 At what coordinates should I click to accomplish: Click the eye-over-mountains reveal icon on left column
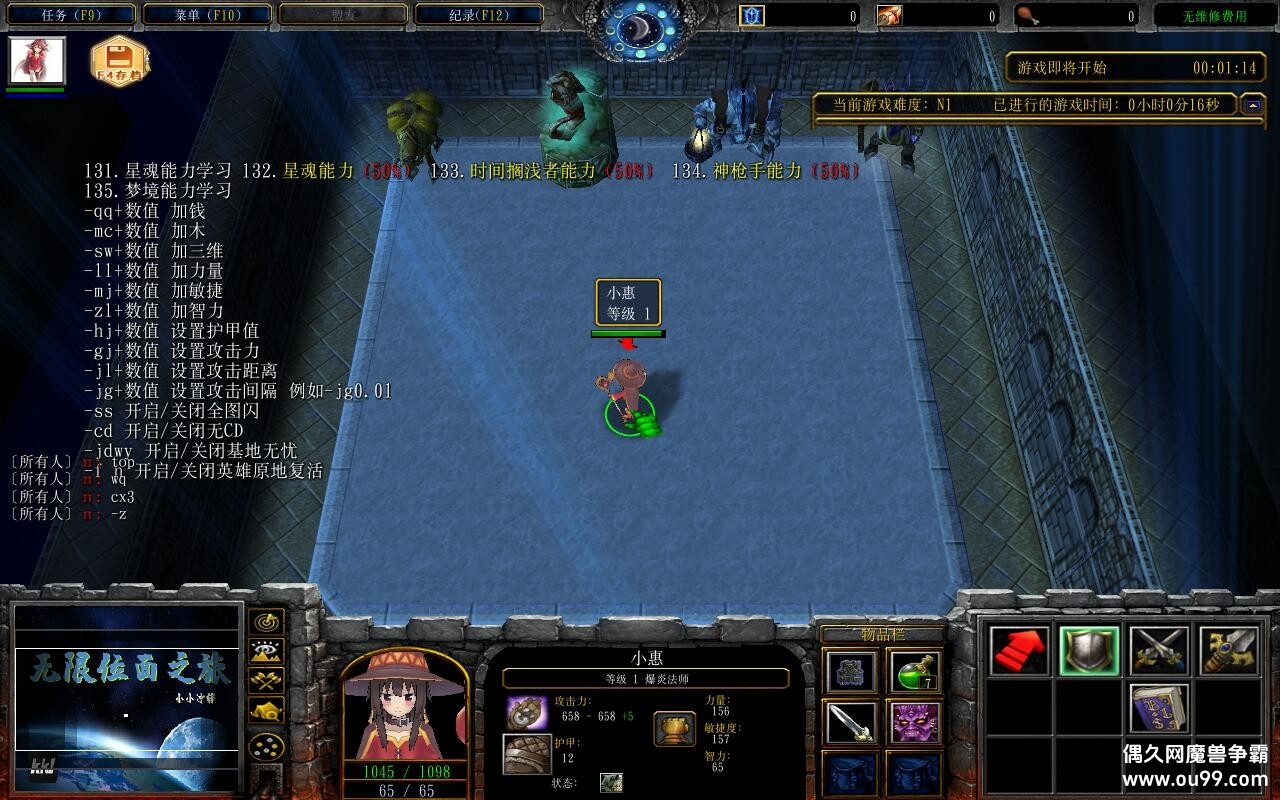click(266, 650)
